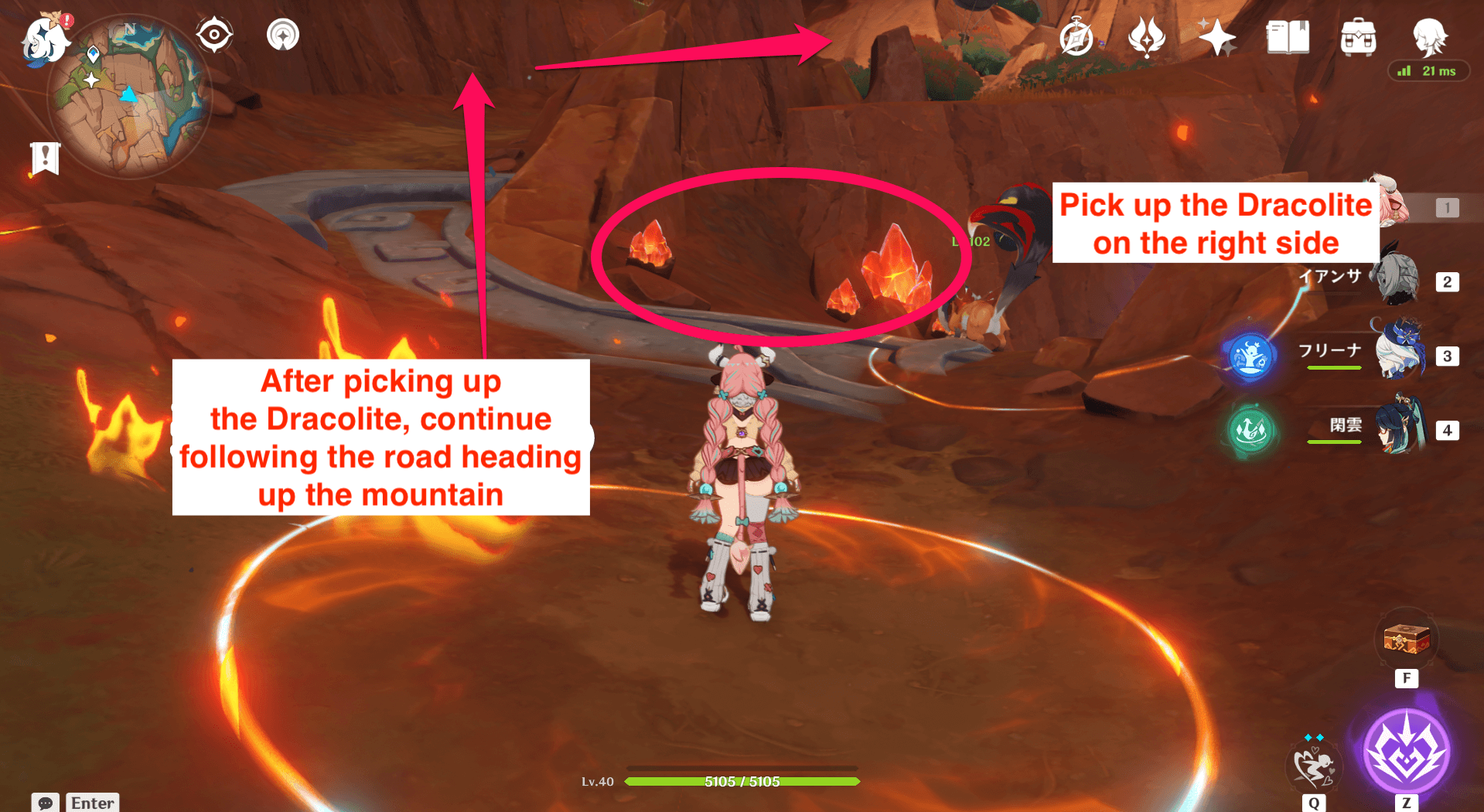Activate the elemental skill icon
1484x812 pixels.
click(x=1314, y=766)
